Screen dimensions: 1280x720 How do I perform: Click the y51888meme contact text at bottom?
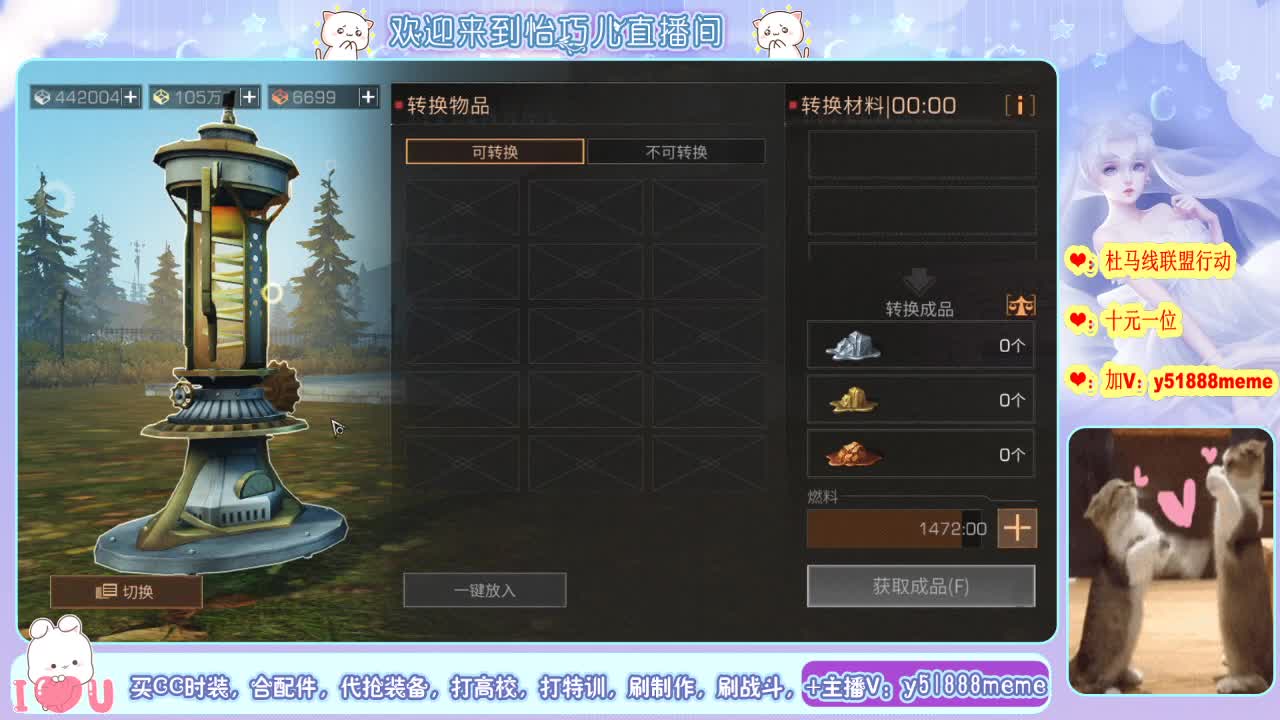coord(975,686)
